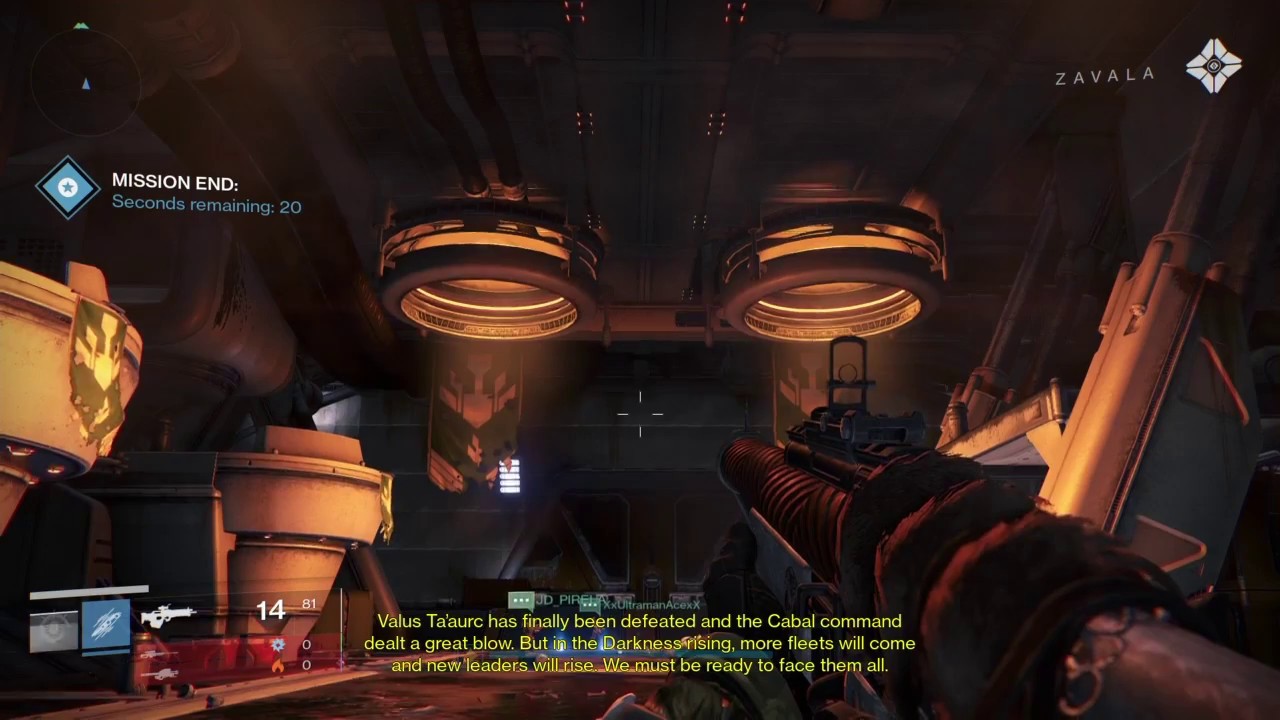Screen dimensions: 1280x720
Task: Activate the blue melee ability icon
Action: (x=105, y=625)
